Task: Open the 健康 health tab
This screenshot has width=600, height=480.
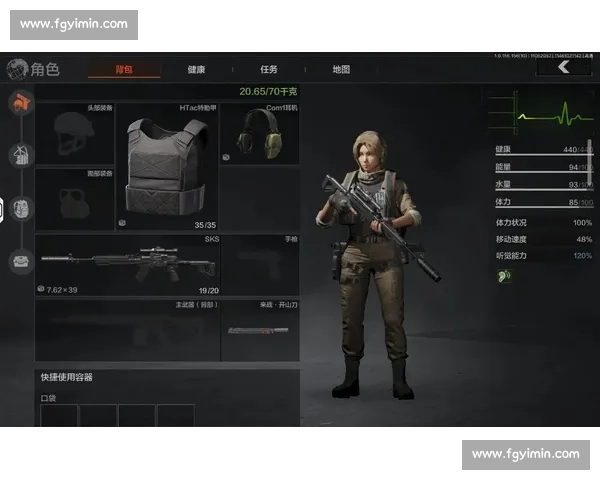Action: (x=197, y=70)
